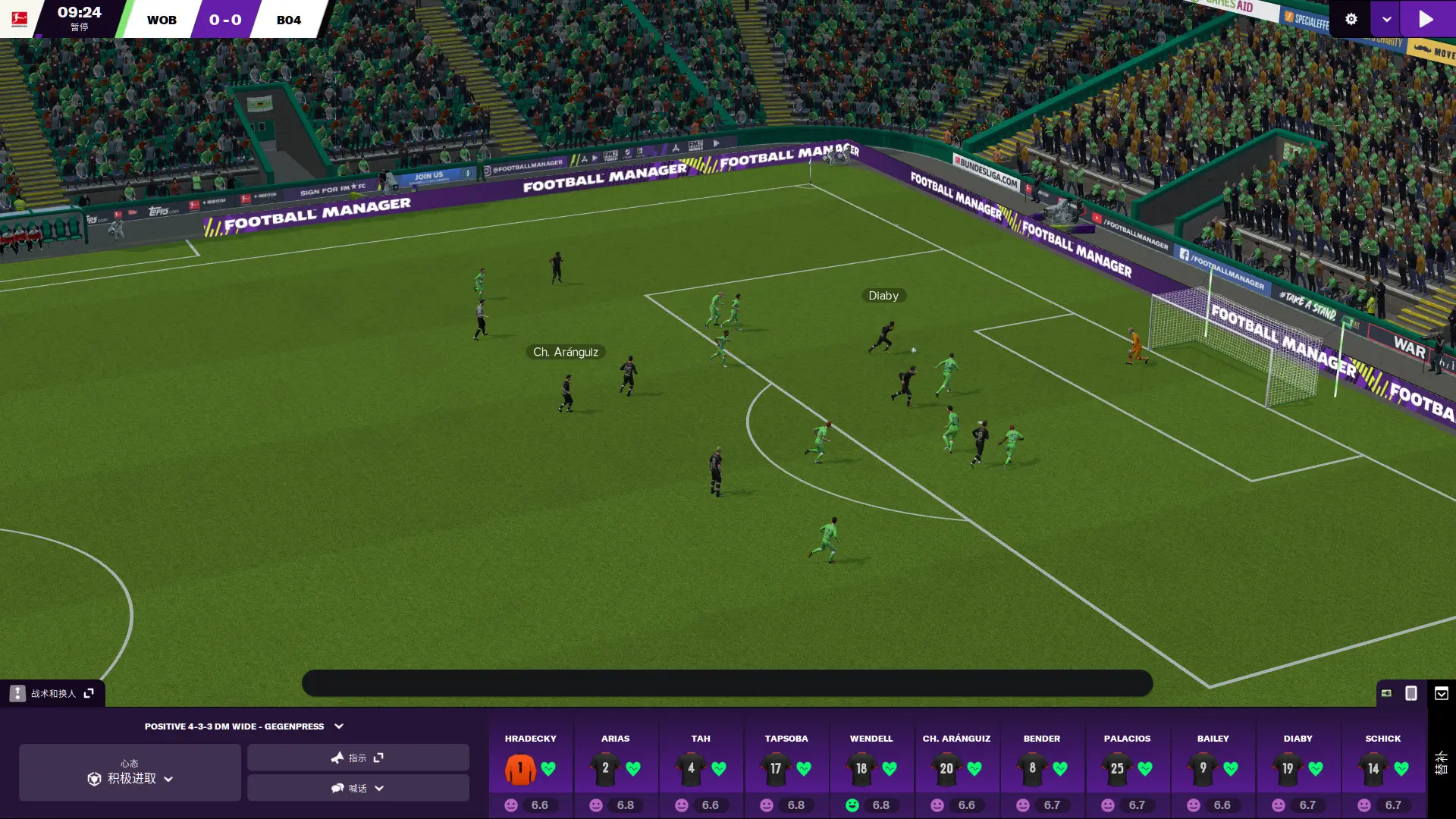
Task: Click the inbox dropdown icon on black sidebar
Action: click(1440, 692)
